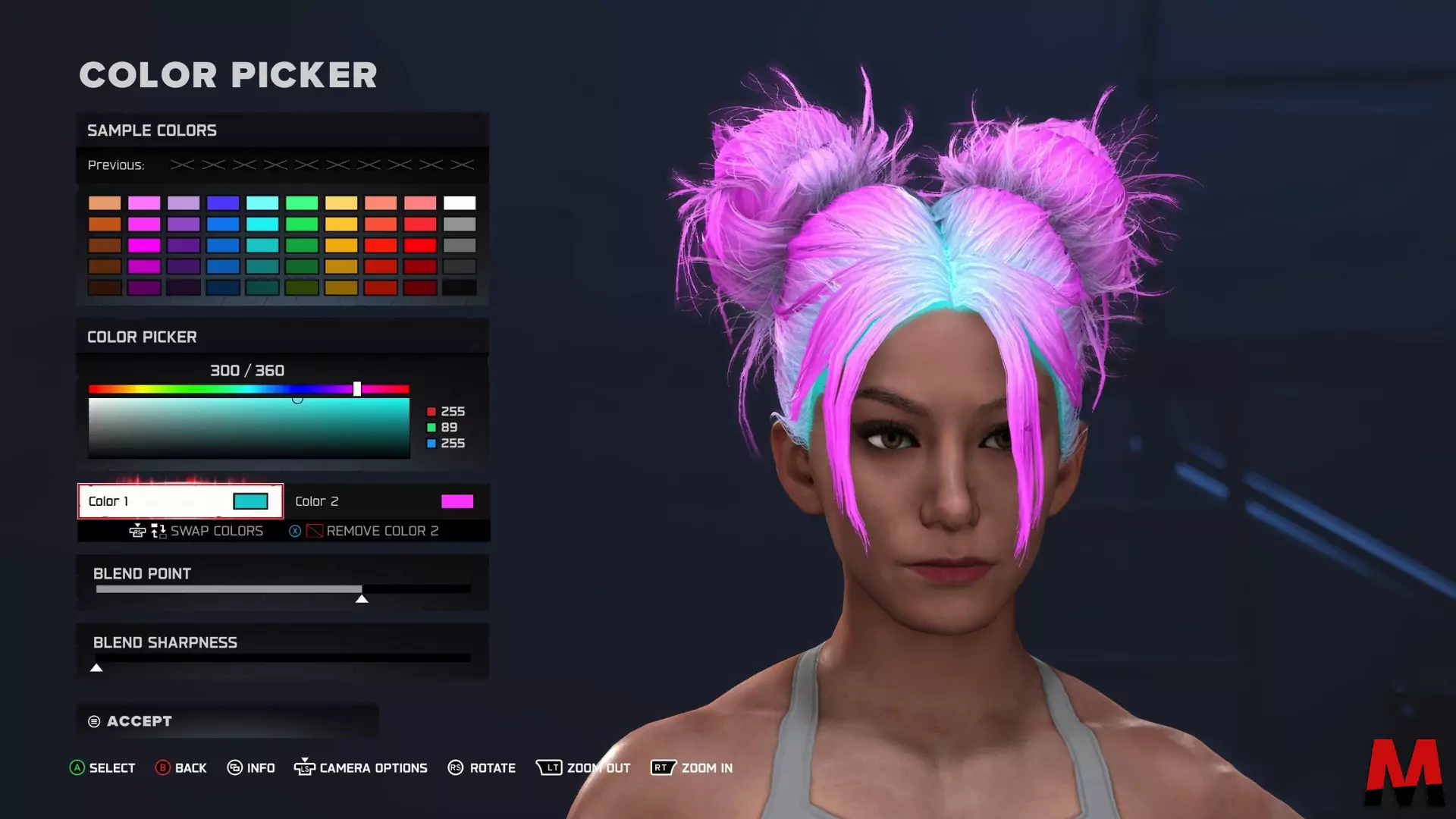Choose the black sample color swatch

pyautogui.click(x=460, y=287)
